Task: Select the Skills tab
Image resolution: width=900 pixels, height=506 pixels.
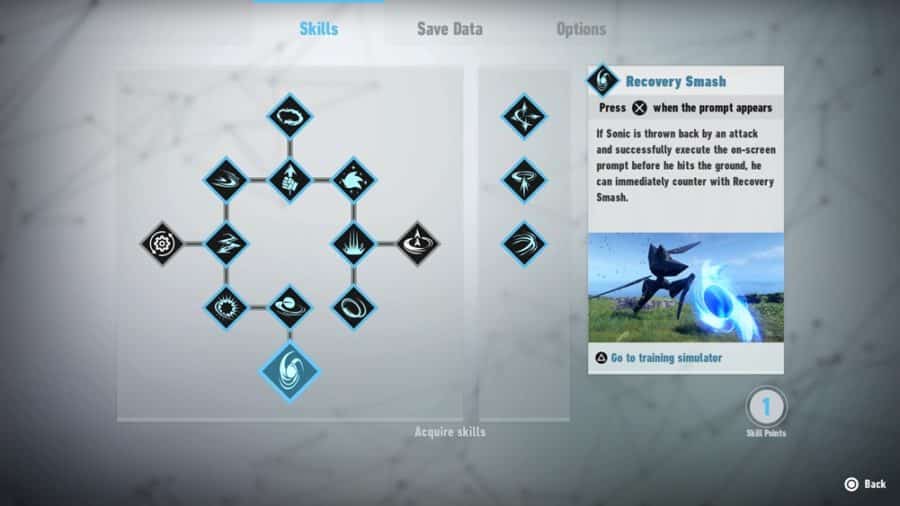Action: click(319, 29)
